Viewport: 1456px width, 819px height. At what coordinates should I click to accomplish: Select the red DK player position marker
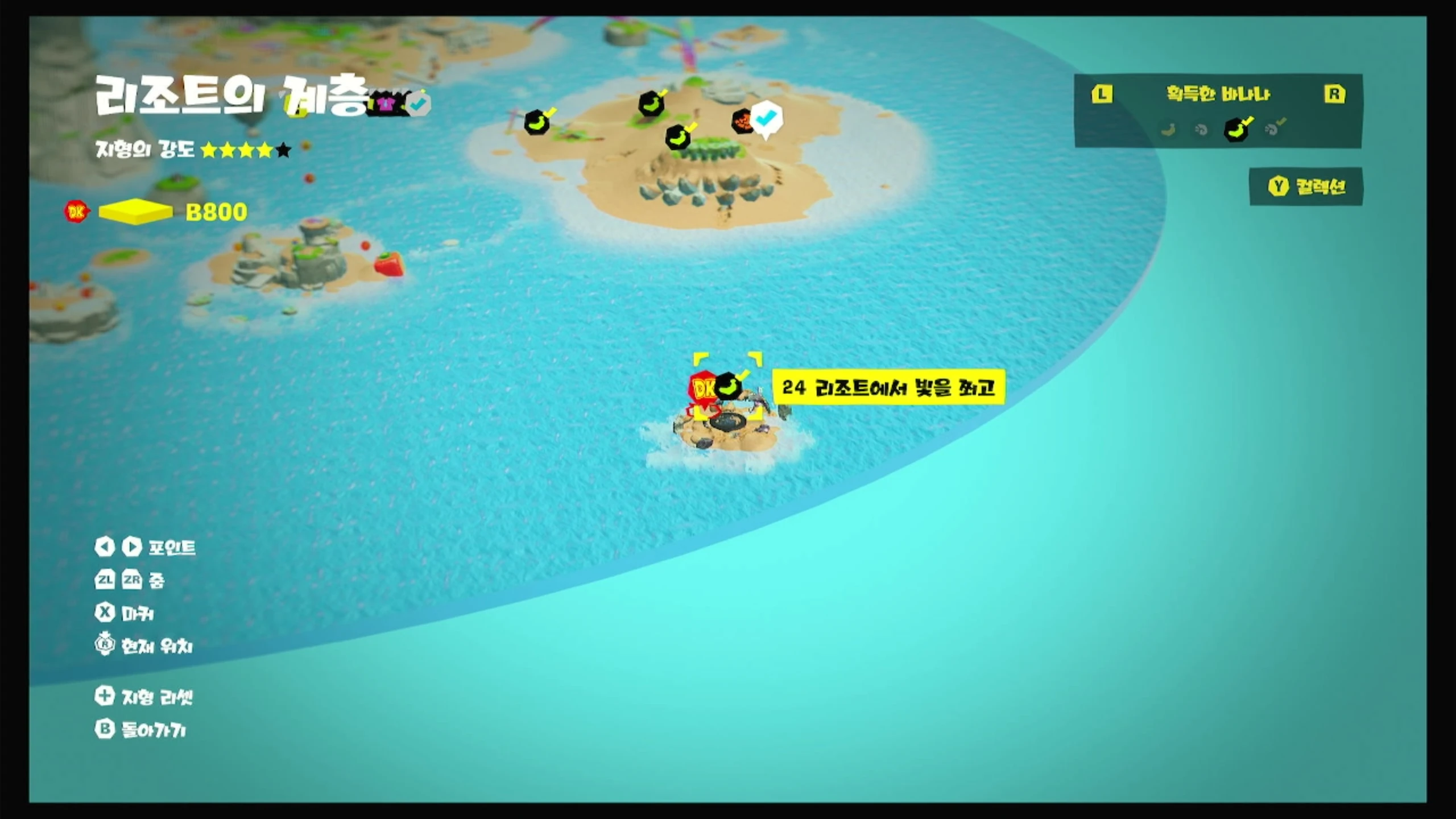(702, 389)
